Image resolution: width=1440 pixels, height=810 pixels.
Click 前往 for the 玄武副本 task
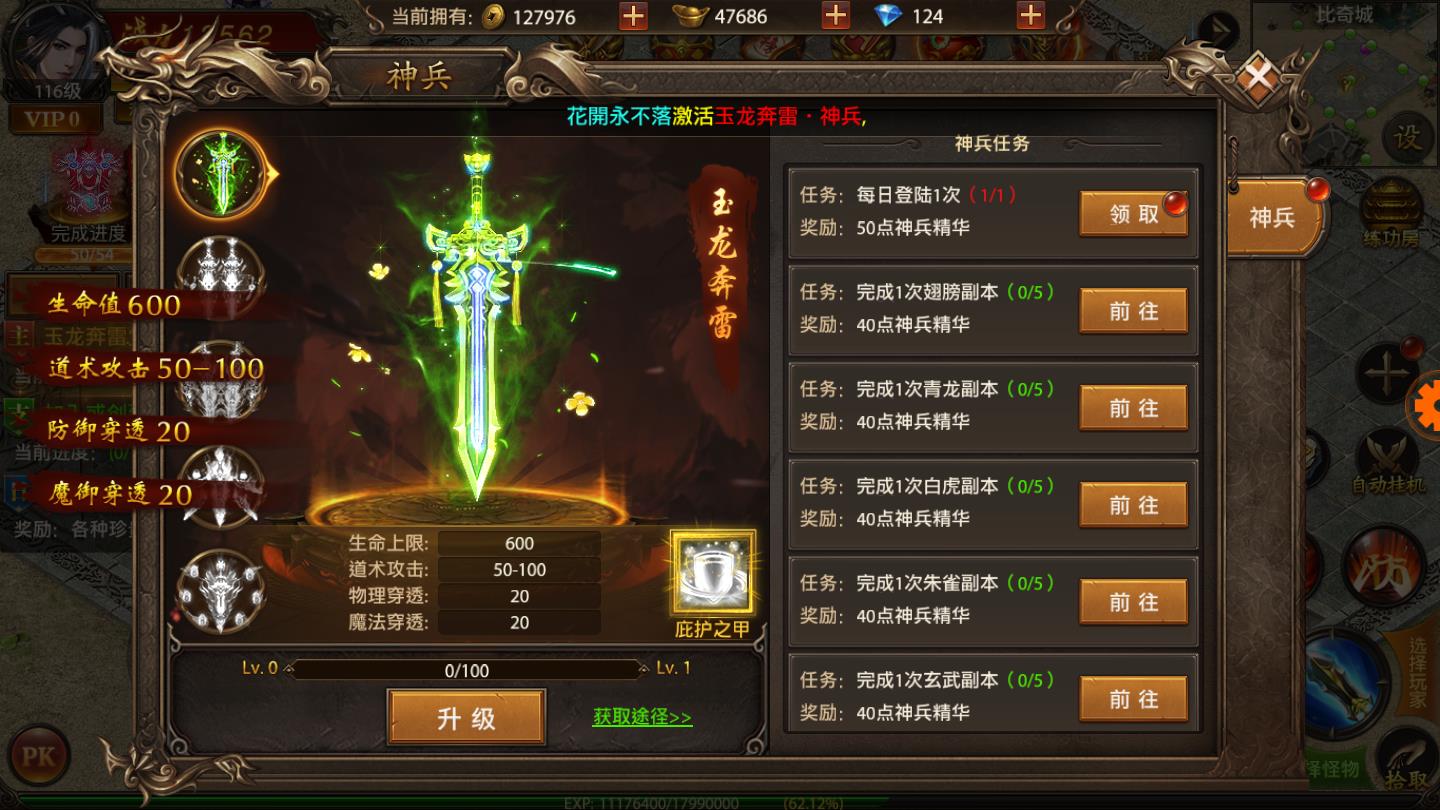tap(1133, 698)
